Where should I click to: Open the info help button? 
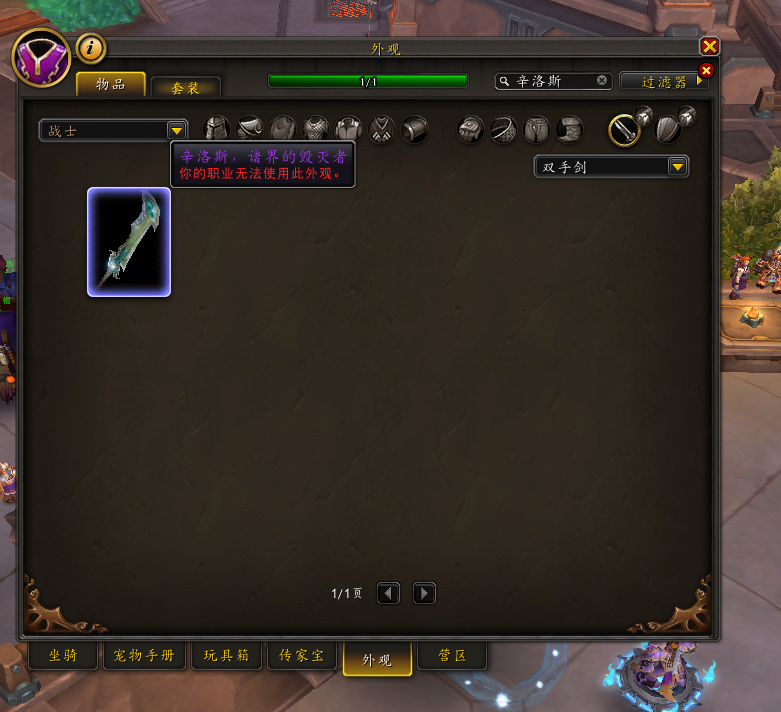point(91,47)
